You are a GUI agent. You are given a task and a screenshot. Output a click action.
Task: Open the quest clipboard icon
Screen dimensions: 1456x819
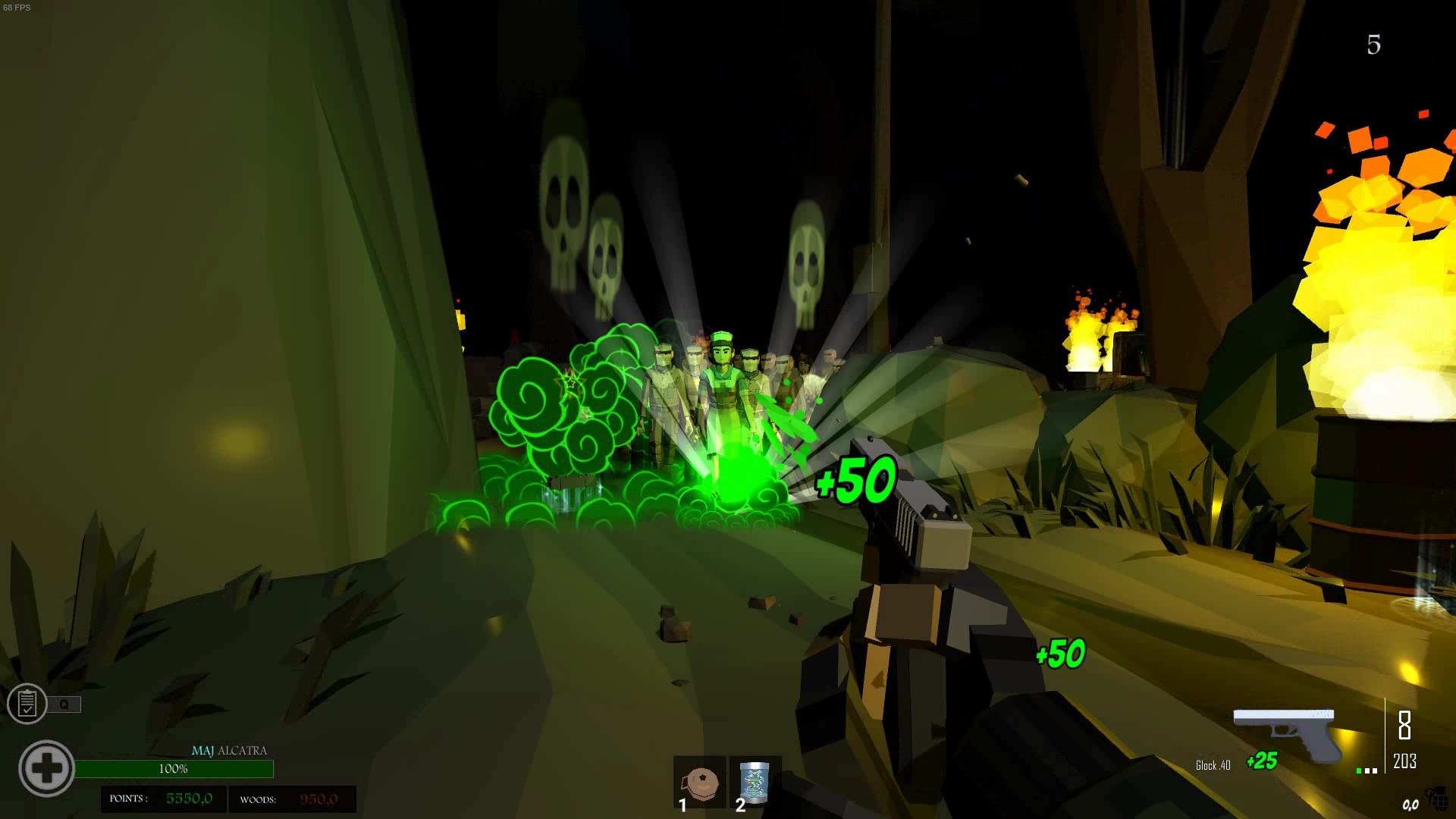[29, 704]
